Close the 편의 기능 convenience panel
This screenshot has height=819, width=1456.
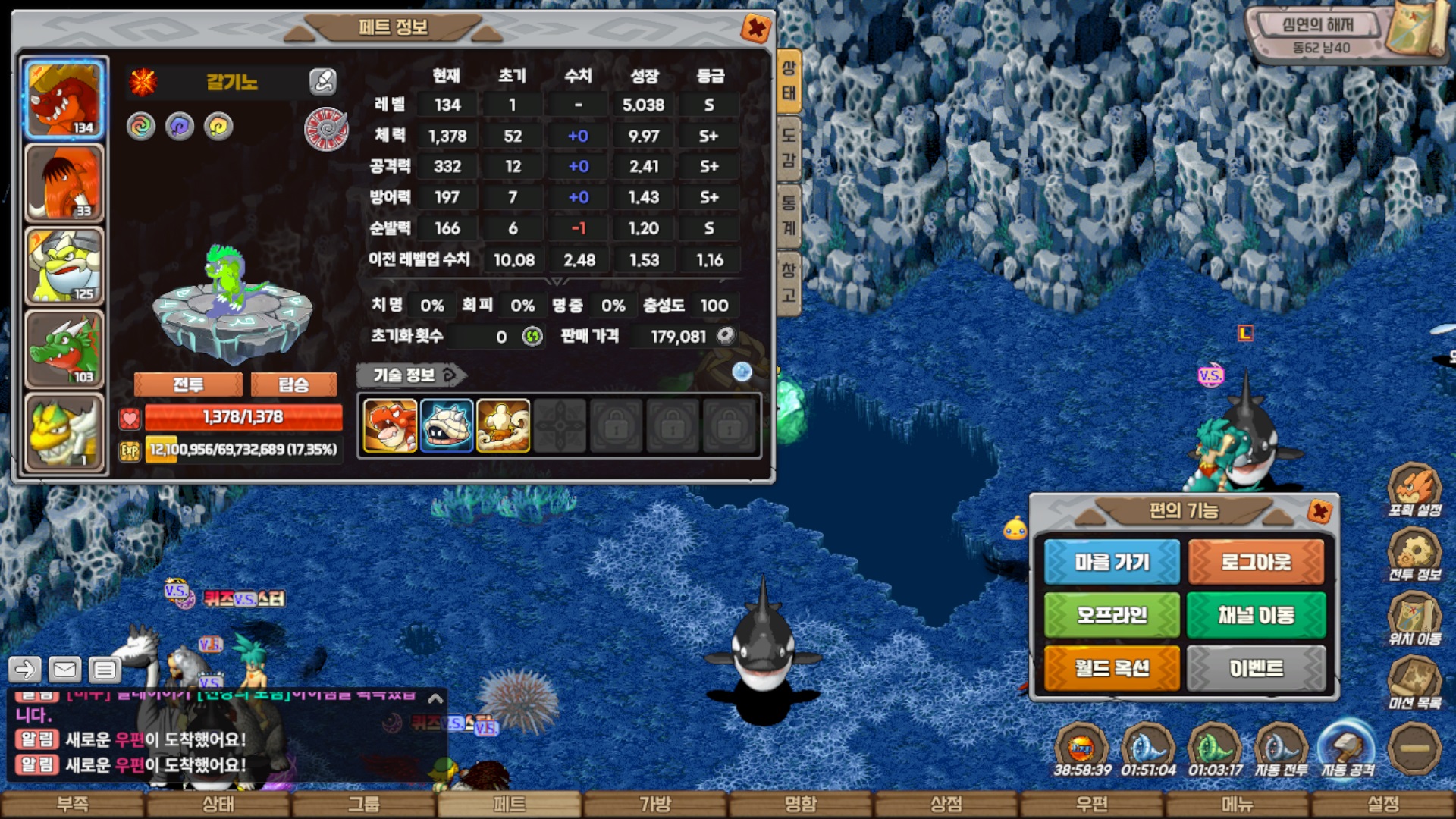pos(1319,510)
